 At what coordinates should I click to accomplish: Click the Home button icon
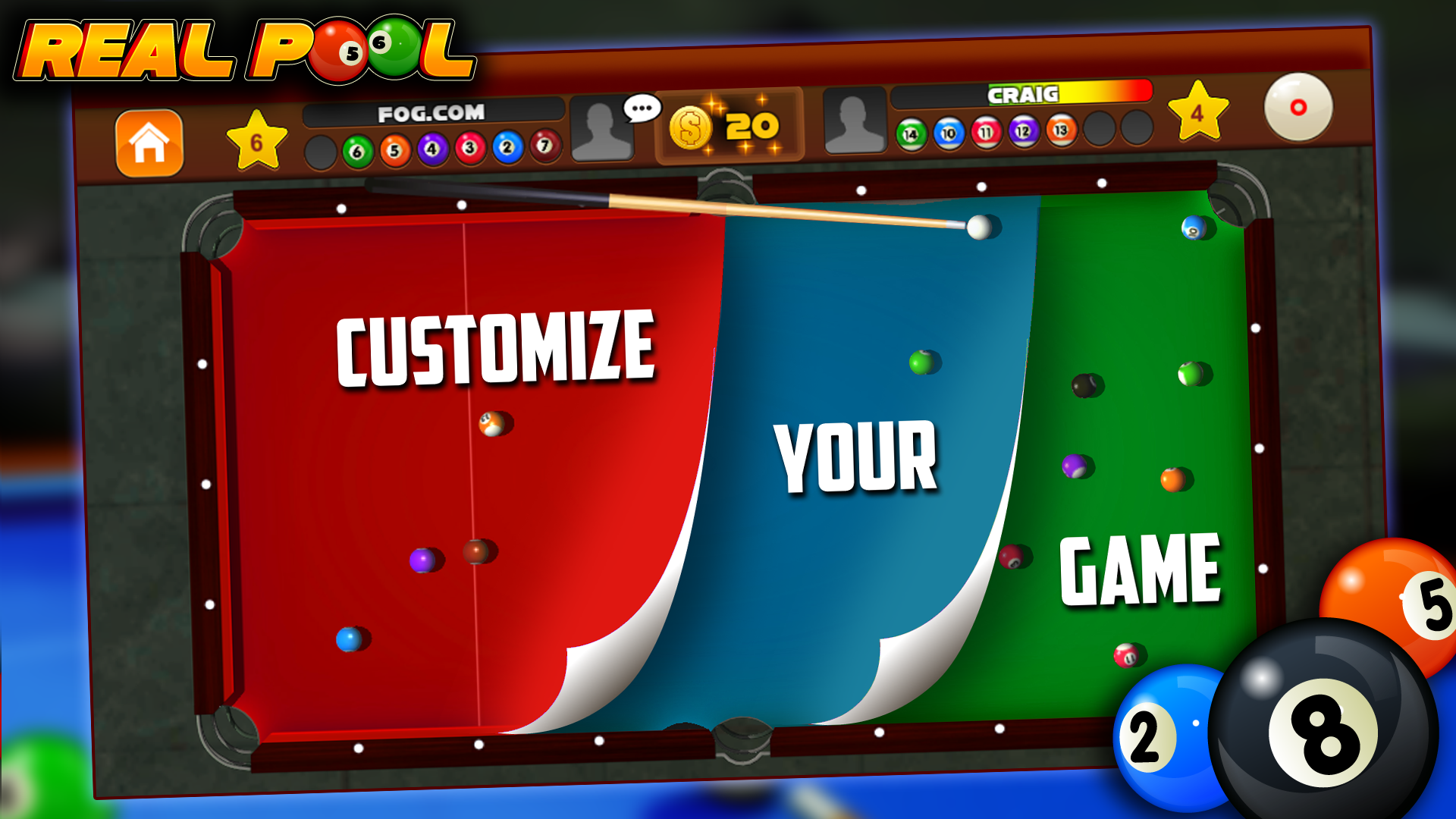click(149, 142)
